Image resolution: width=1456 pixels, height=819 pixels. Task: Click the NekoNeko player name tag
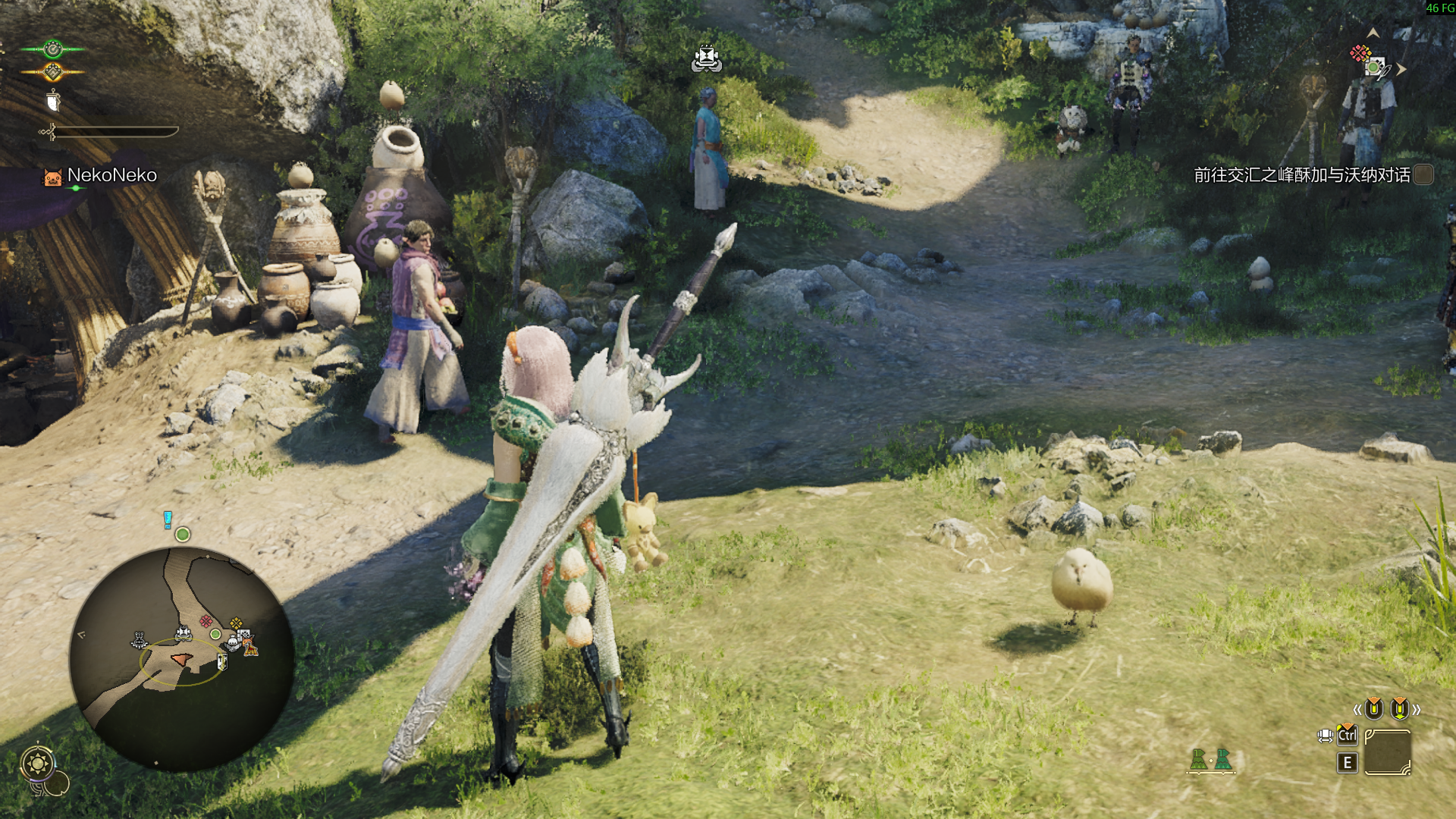coord(111,175)
